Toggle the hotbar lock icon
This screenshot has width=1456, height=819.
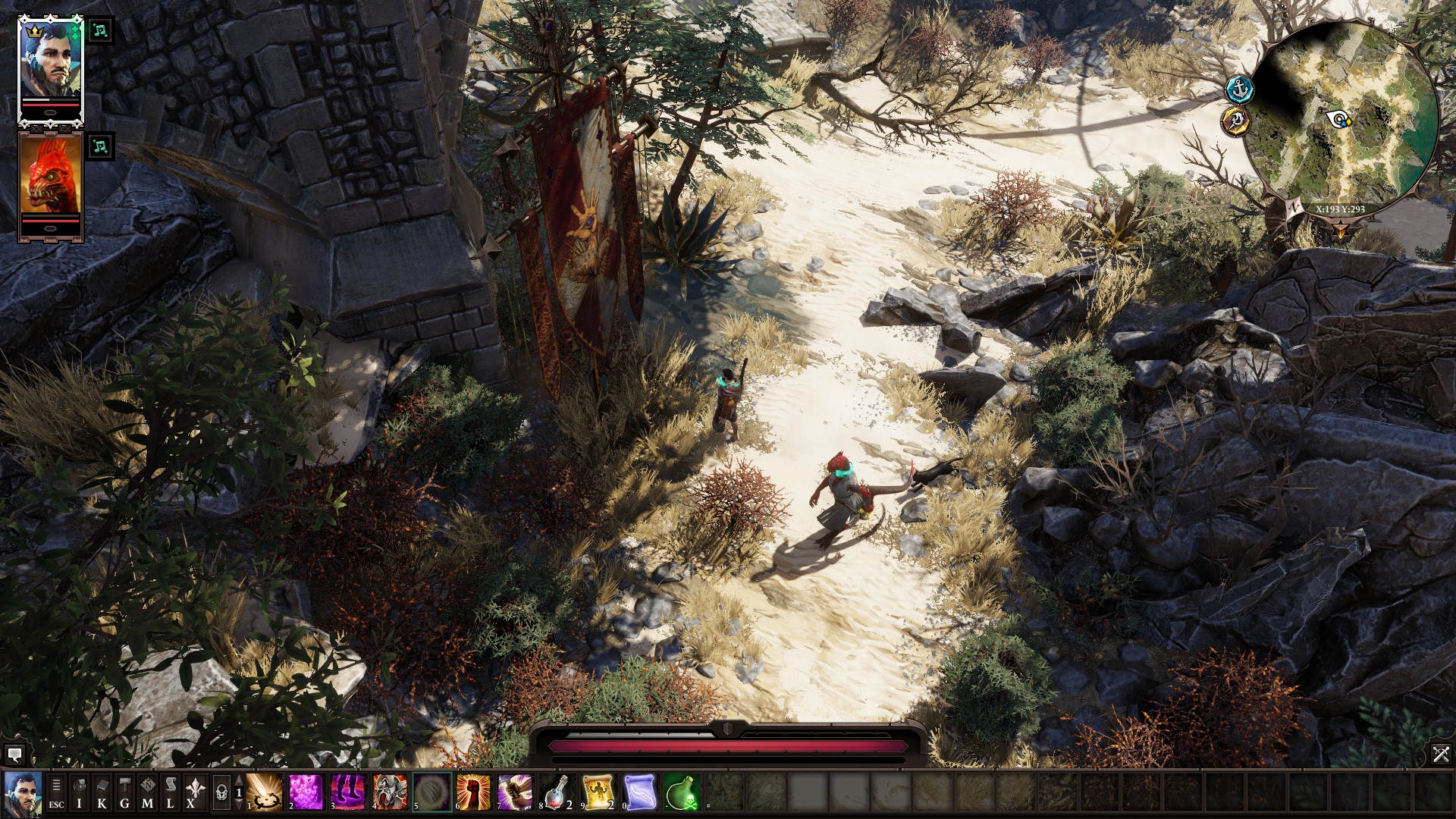click(221, 793)
